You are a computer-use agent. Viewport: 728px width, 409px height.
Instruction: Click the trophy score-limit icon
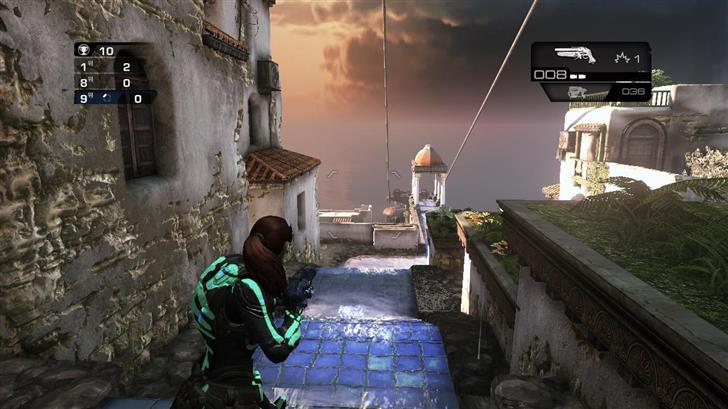coord(83,50)
